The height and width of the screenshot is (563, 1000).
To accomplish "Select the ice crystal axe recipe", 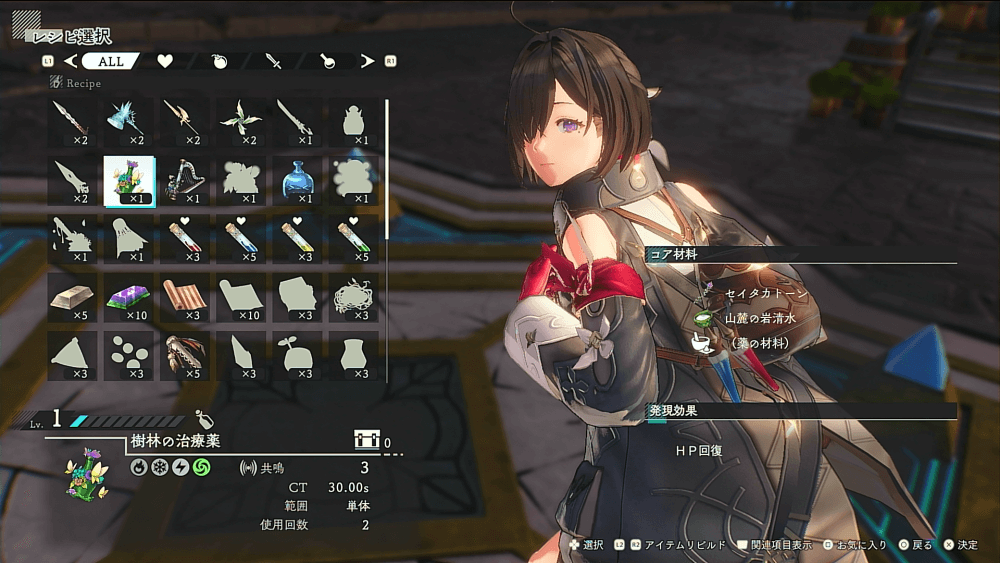I will pyautogui.click(x=129, y=120).
